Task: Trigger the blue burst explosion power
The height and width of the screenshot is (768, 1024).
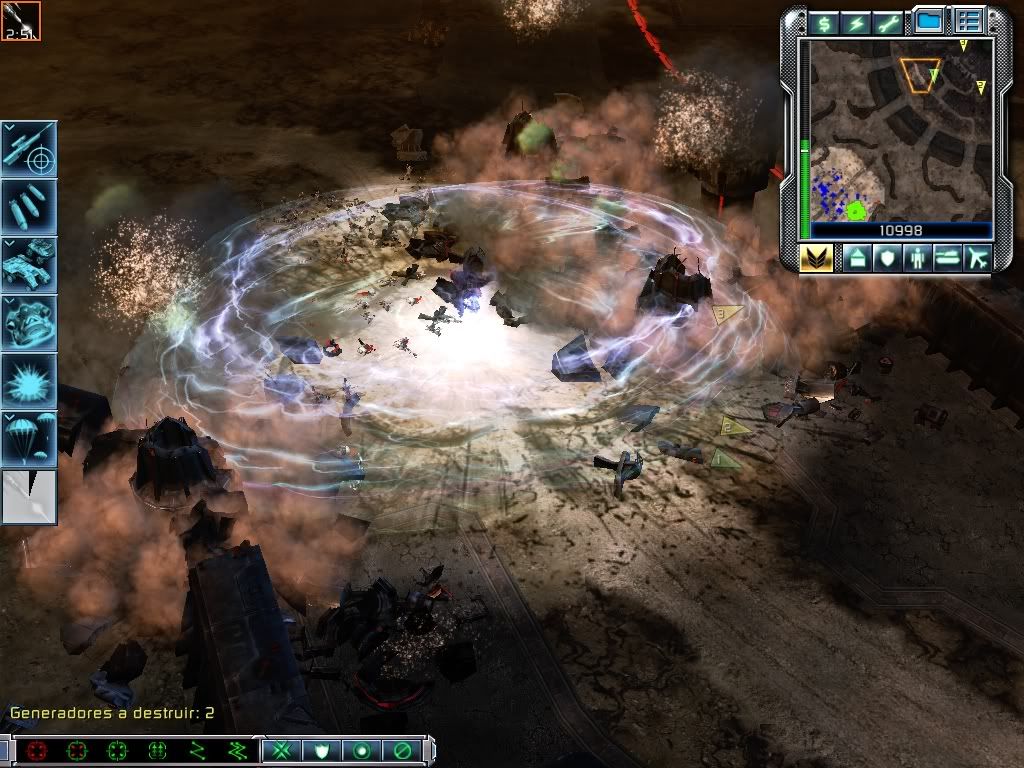Action: (x=29, y=380)
